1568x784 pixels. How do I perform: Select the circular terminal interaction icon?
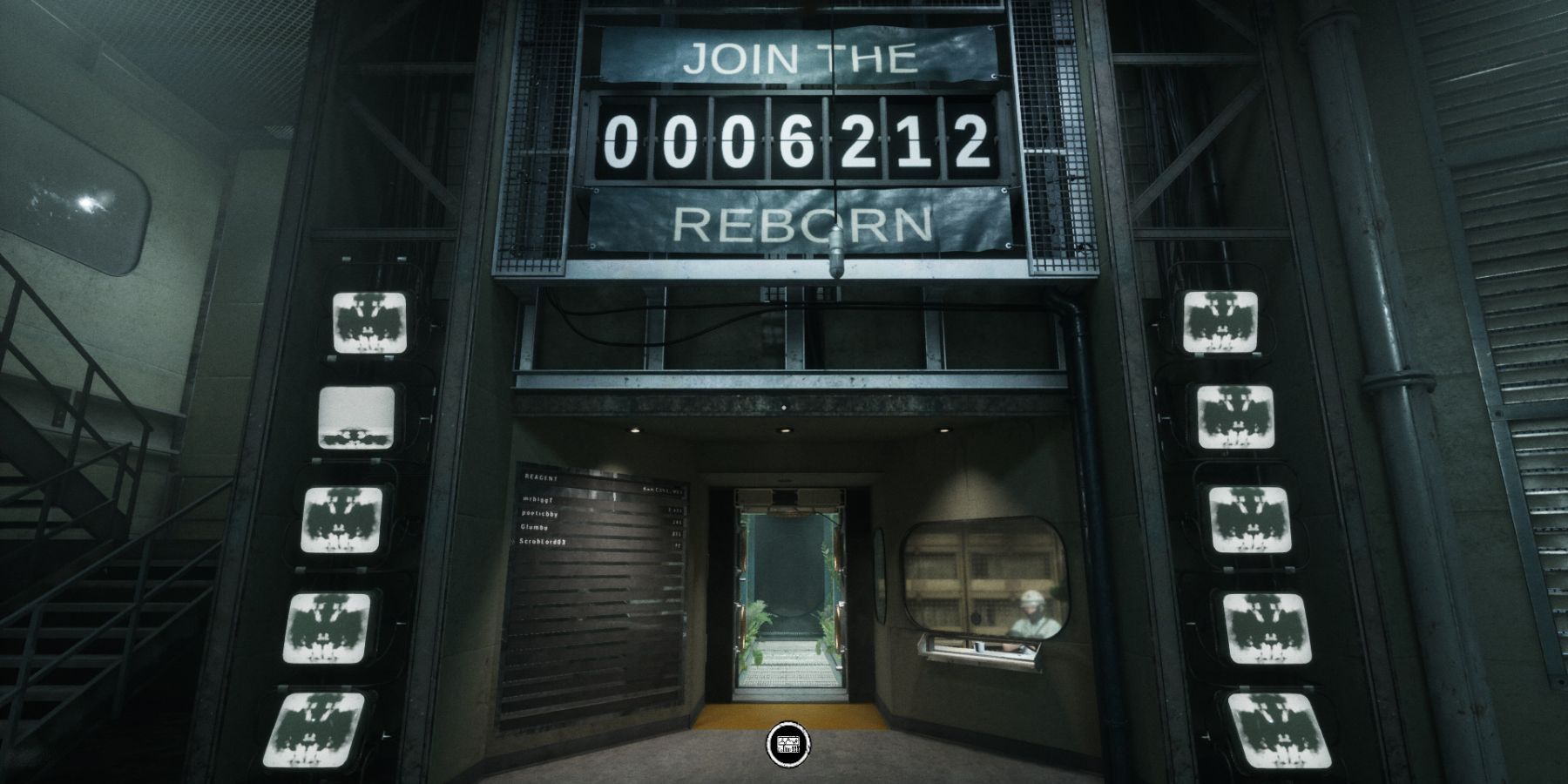pyautogui.click(x=787, y=743)
